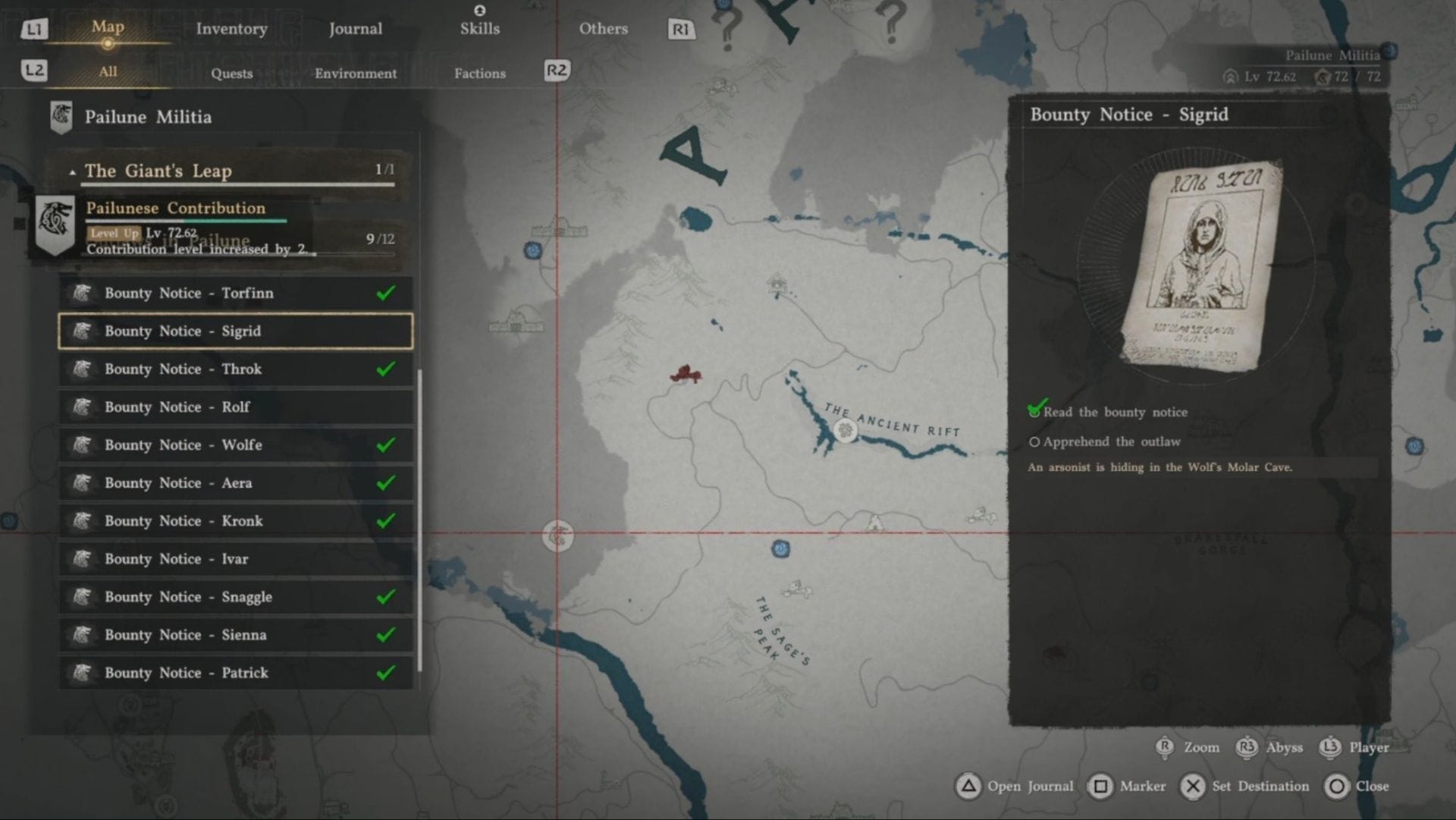Choose the Factions filter
The image size is (1456, 820).
pyautogui.click(x=479, y=74)
